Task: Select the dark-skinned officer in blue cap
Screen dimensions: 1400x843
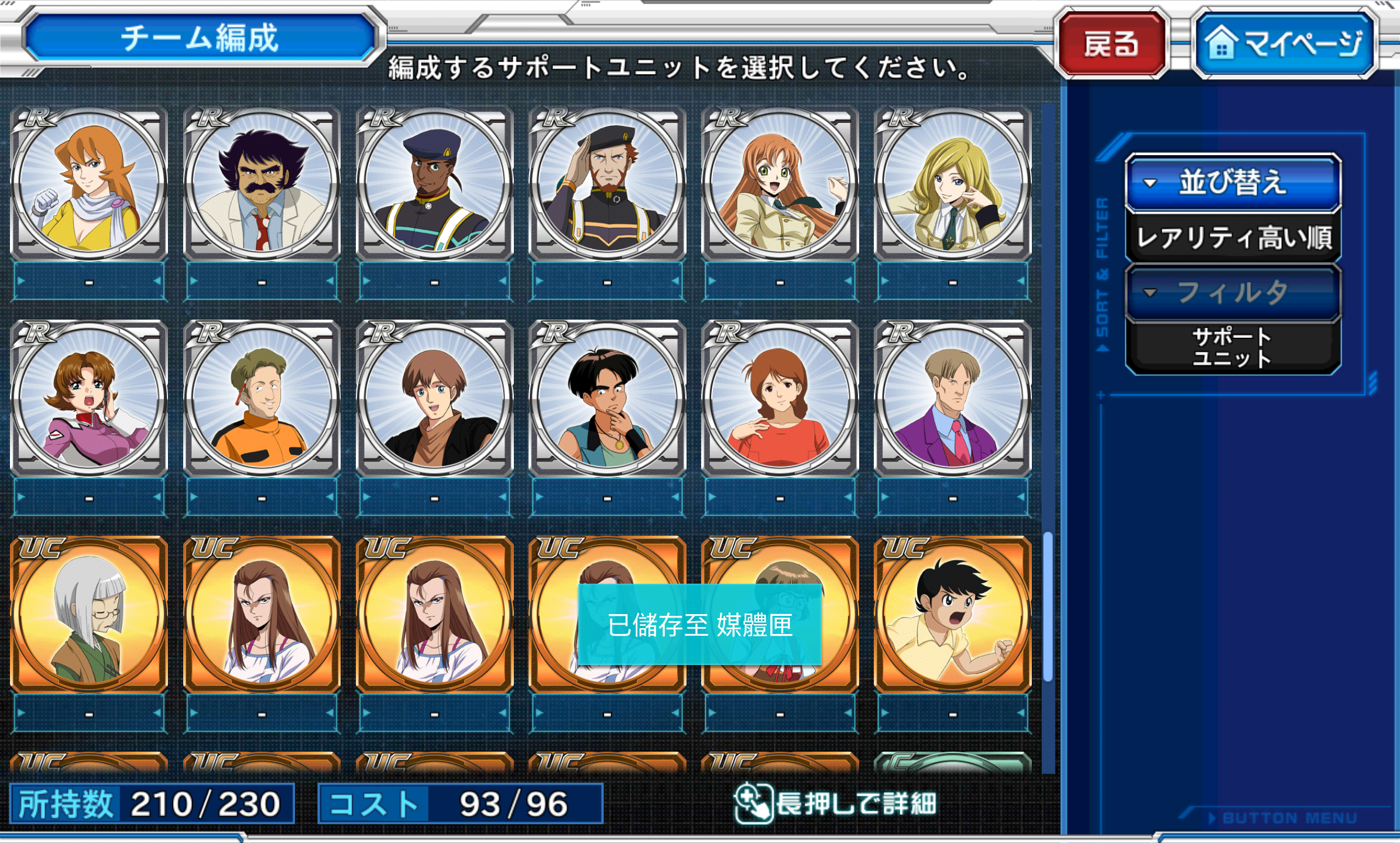Action: 434,183
